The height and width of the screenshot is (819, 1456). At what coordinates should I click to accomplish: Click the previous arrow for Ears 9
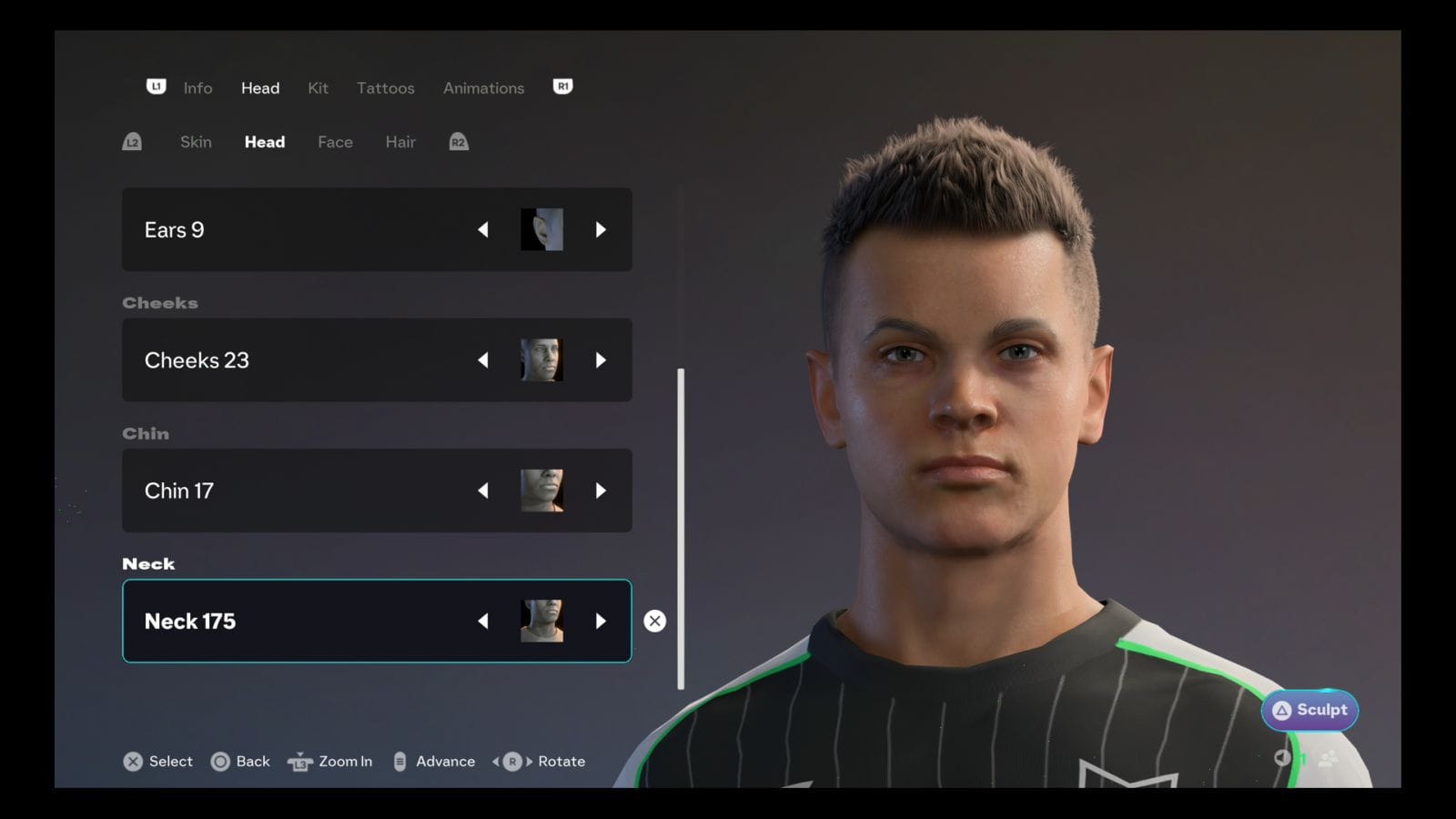coord(483,230)
